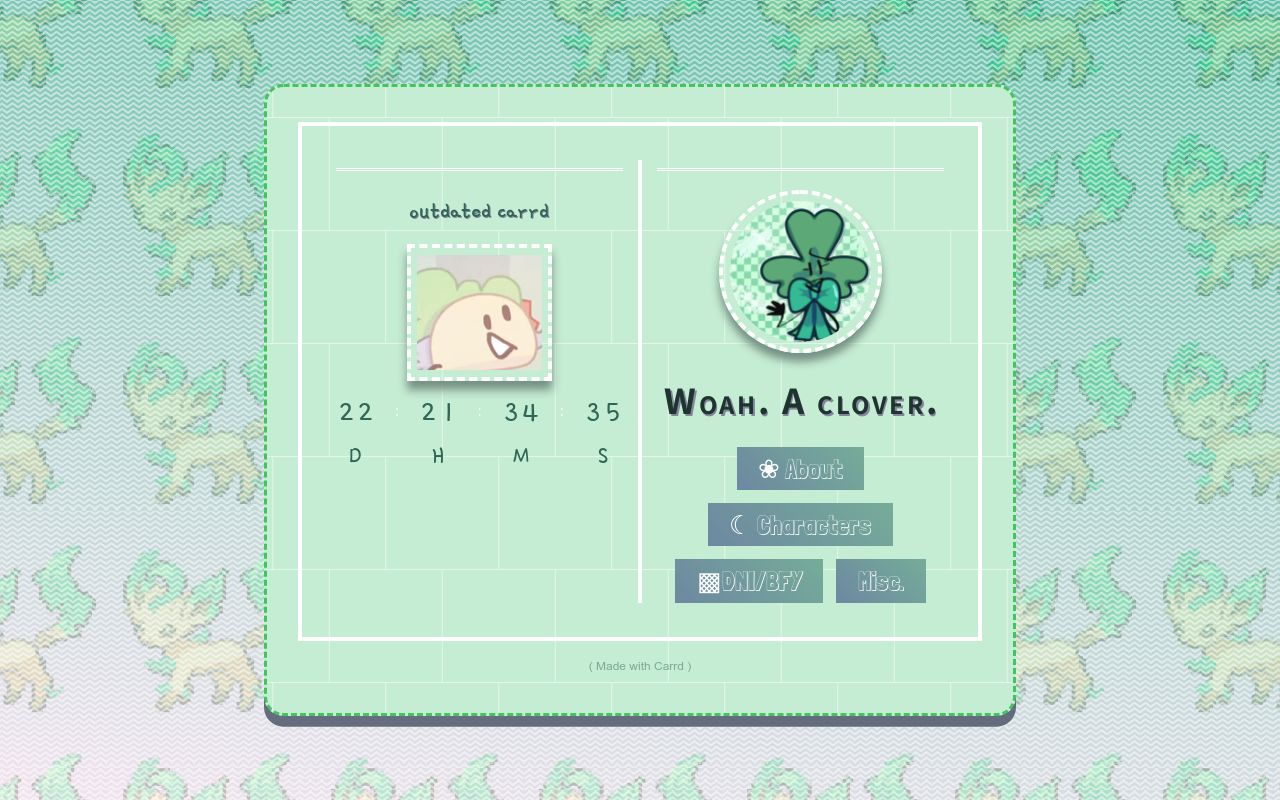Open the clover character avatar circle
Screen dimensions: 1280x800
(800, 272)
